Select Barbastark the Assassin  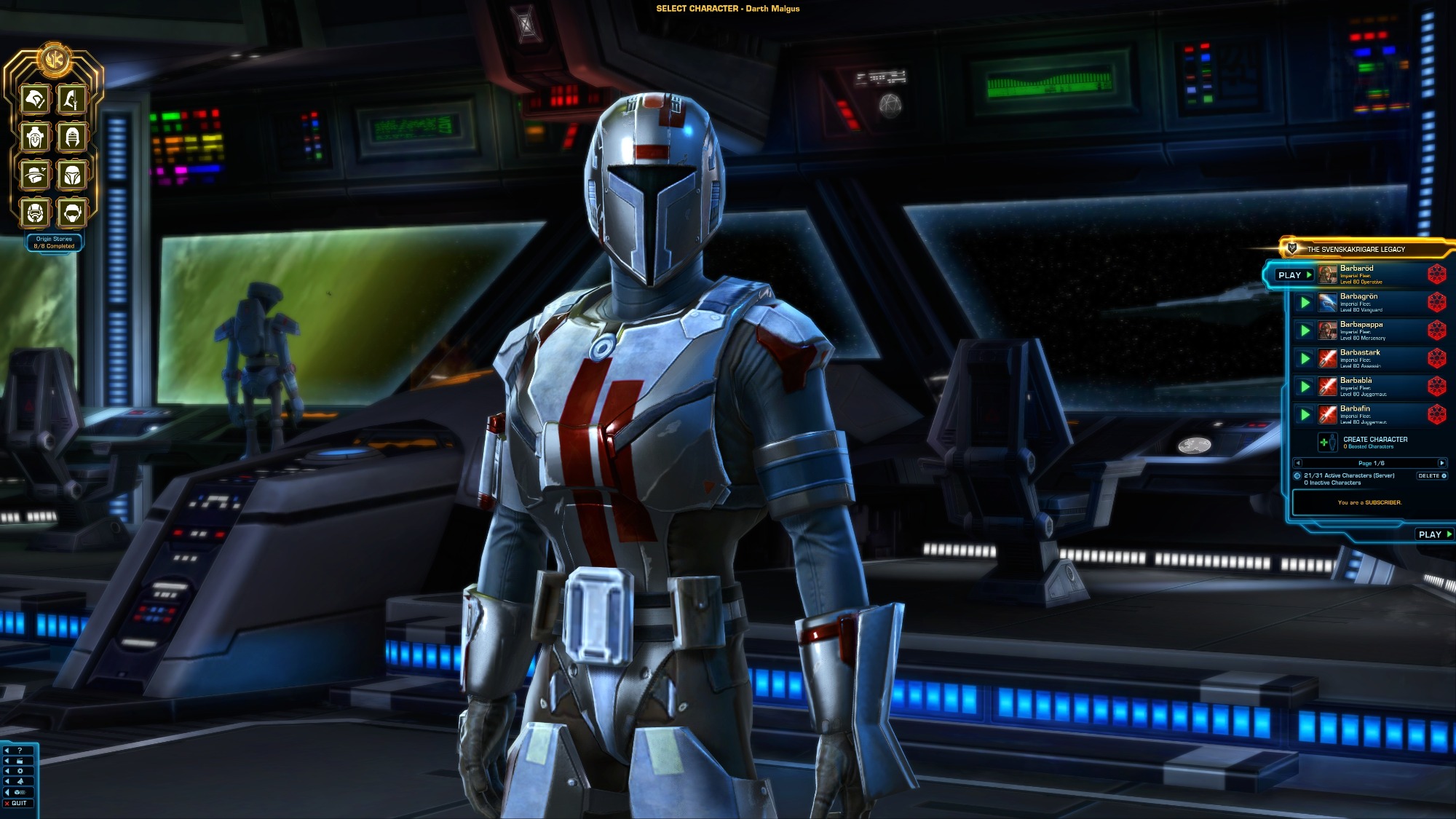(x=1360, y=358)
